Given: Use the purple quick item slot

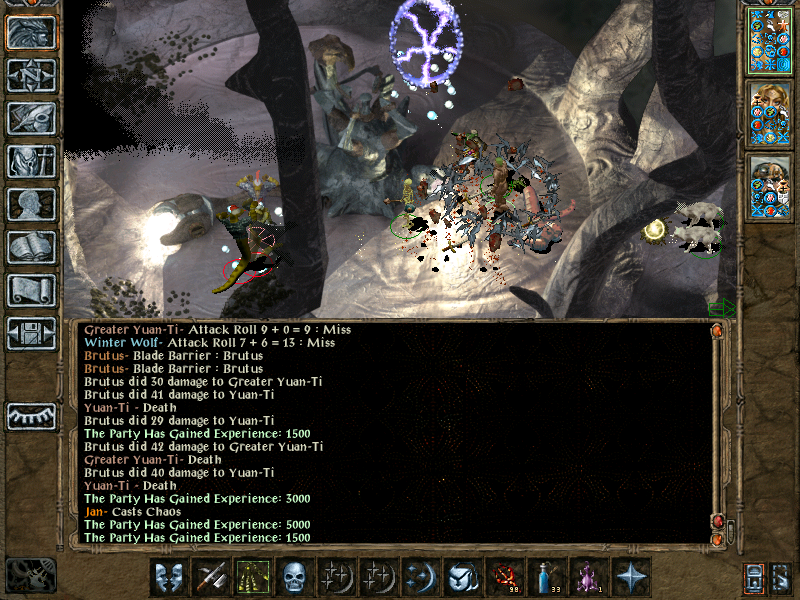Looking at the screenshot, I should [587, 577].
